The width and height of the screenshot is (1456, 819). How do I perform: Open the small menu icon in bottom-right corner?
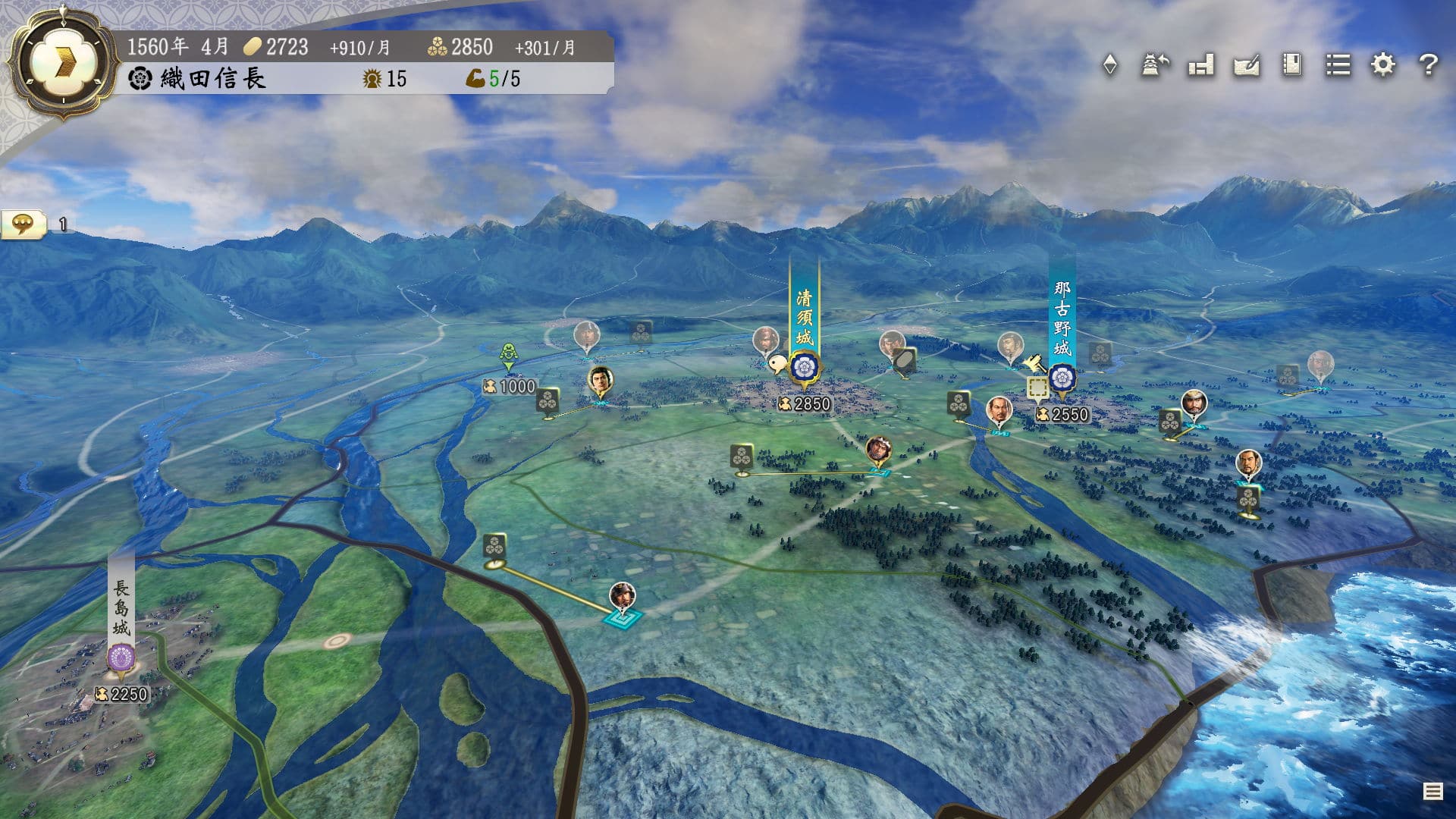[x=1432, y=792]
